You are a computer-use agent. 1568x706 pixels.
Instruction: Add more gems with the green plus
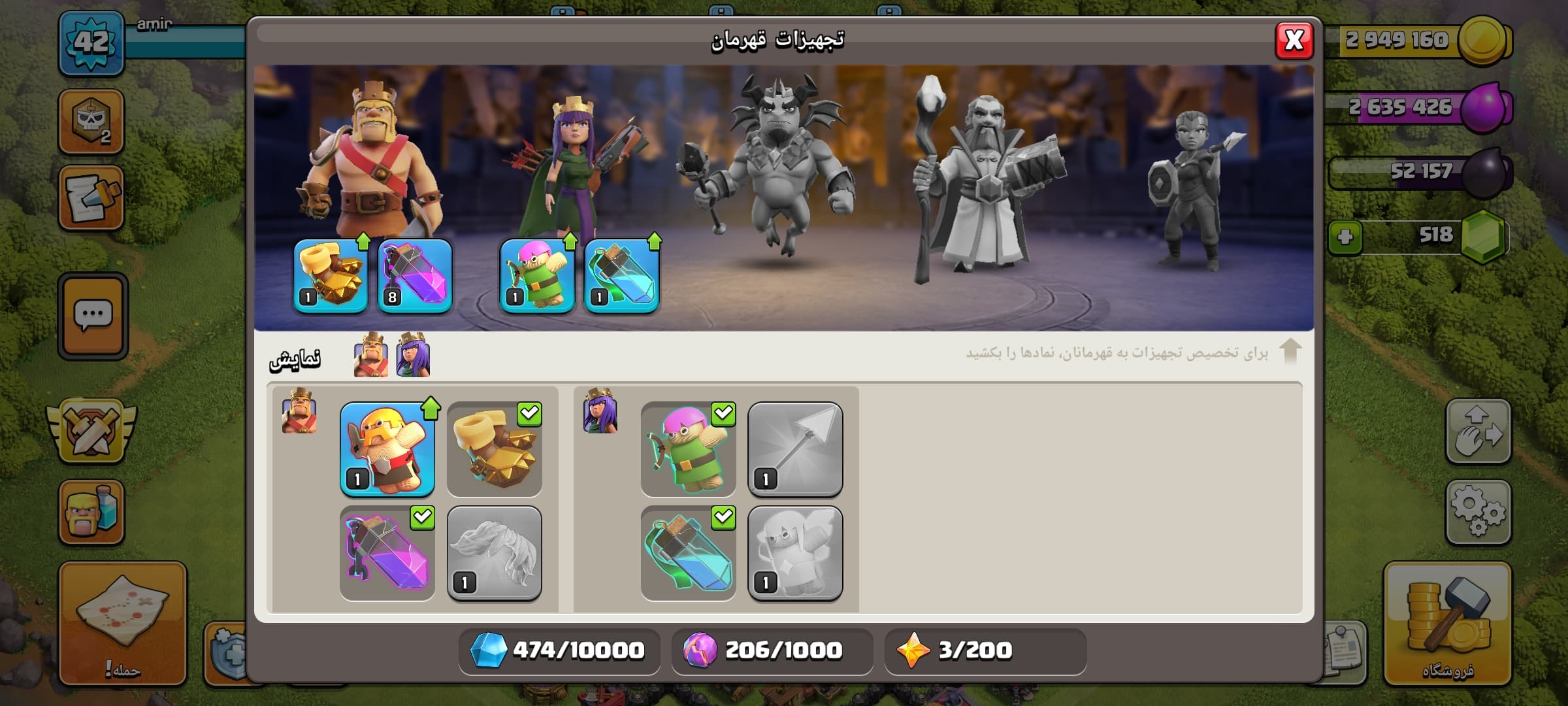pos(1345,237)
